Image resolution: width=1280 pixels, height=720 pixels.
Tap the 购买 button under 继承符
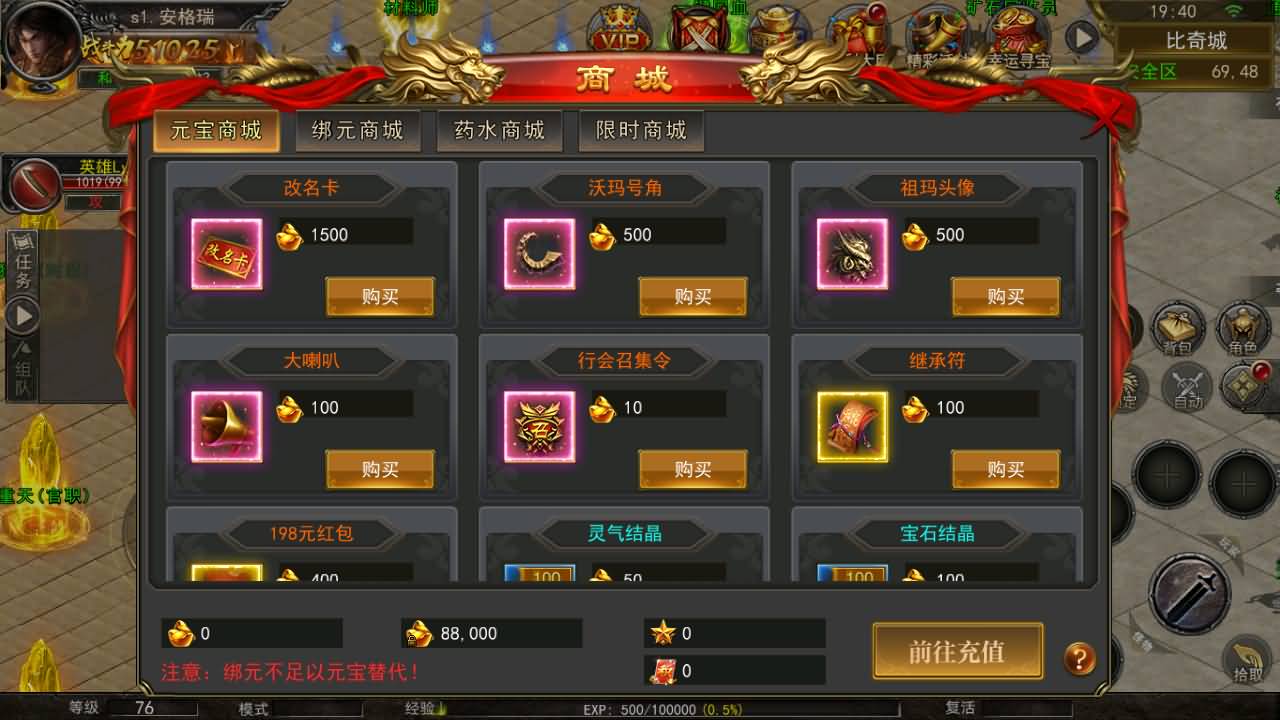click(1006, 468)
